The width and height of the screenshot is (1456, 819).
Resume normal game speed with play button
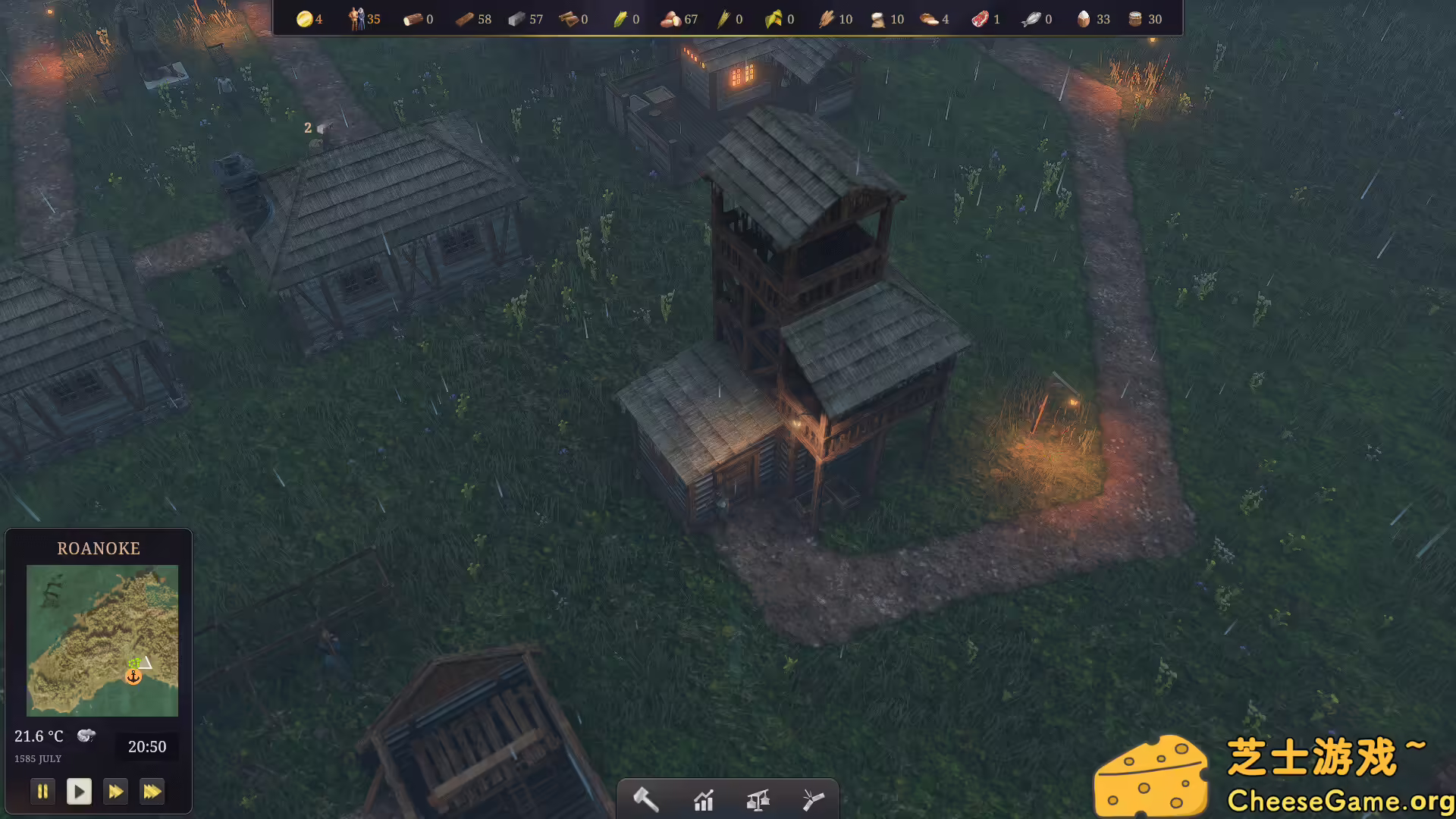(80, 791)
